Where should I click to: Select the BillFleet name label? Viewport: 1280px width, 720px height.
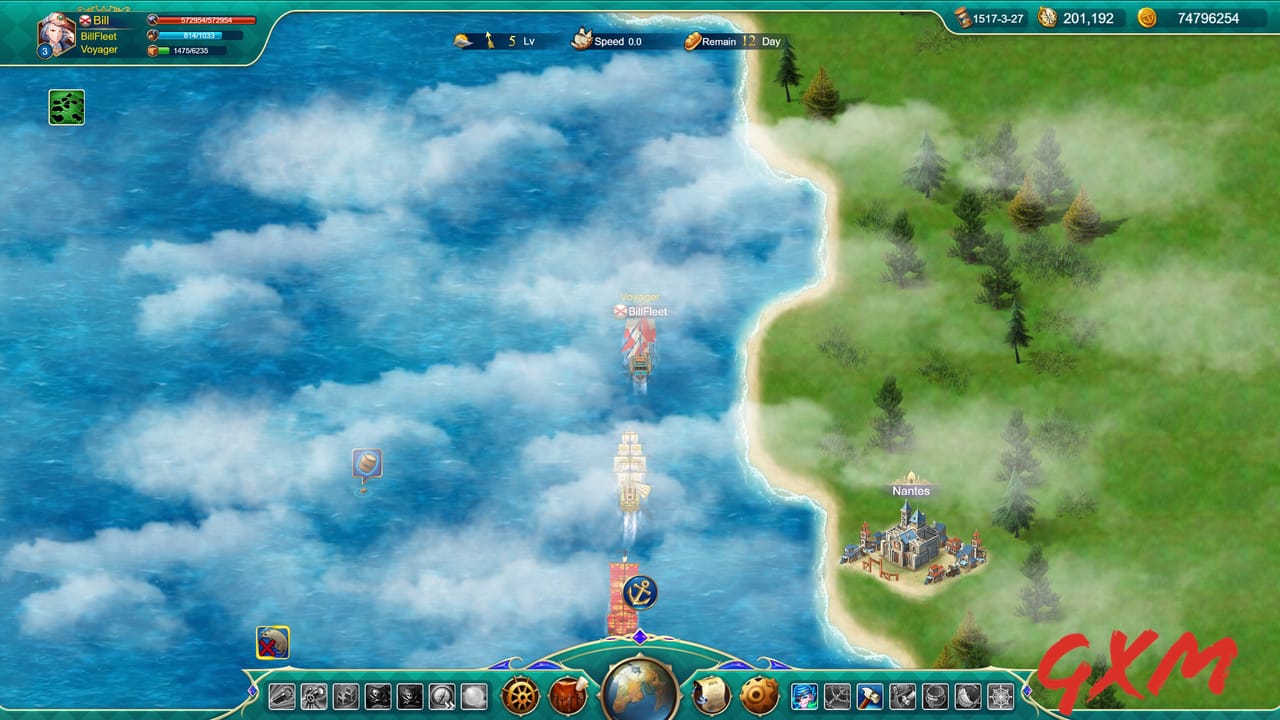coord(97,35)
